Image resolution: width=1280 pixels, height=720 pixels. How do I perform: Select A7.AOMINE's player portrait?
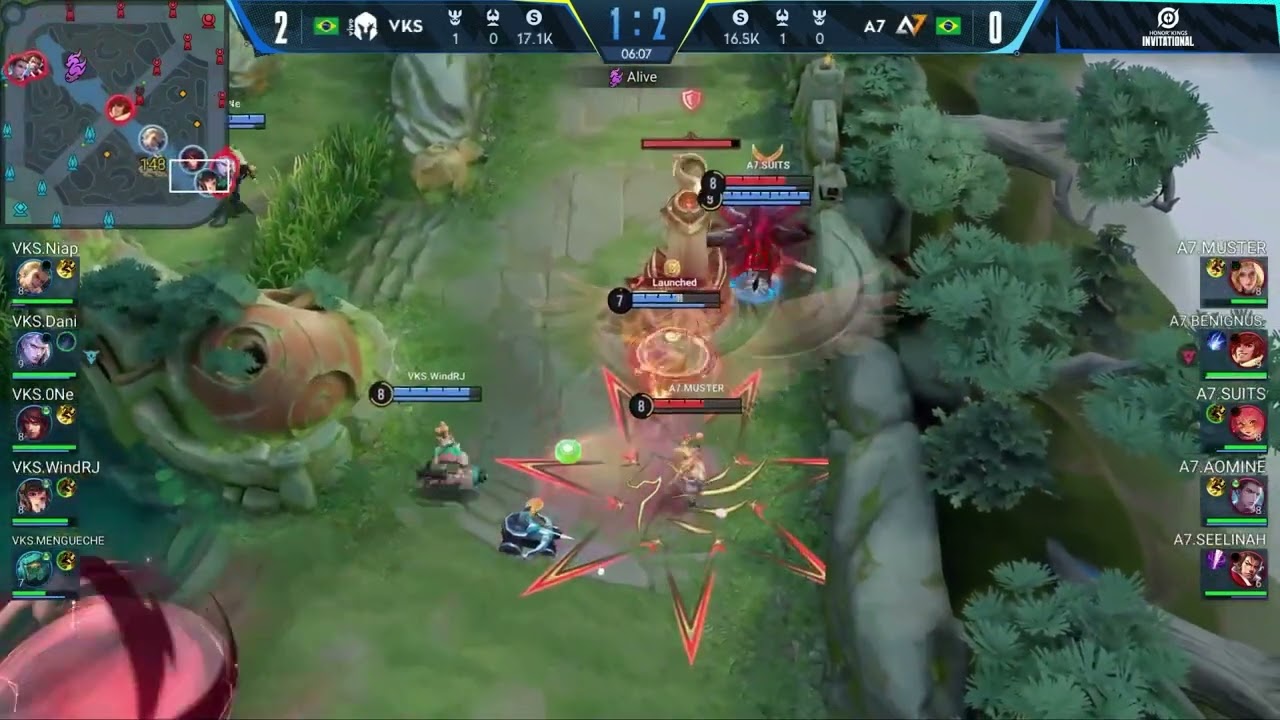point(1248,496)
